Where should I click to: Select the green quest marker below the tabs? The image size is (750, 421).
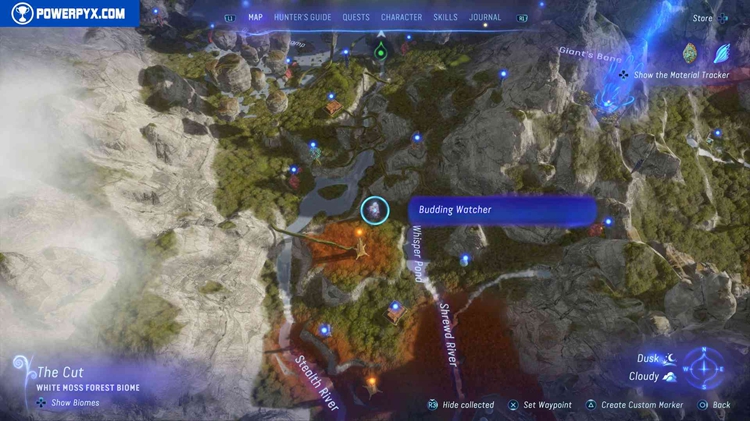pos(380,50)
